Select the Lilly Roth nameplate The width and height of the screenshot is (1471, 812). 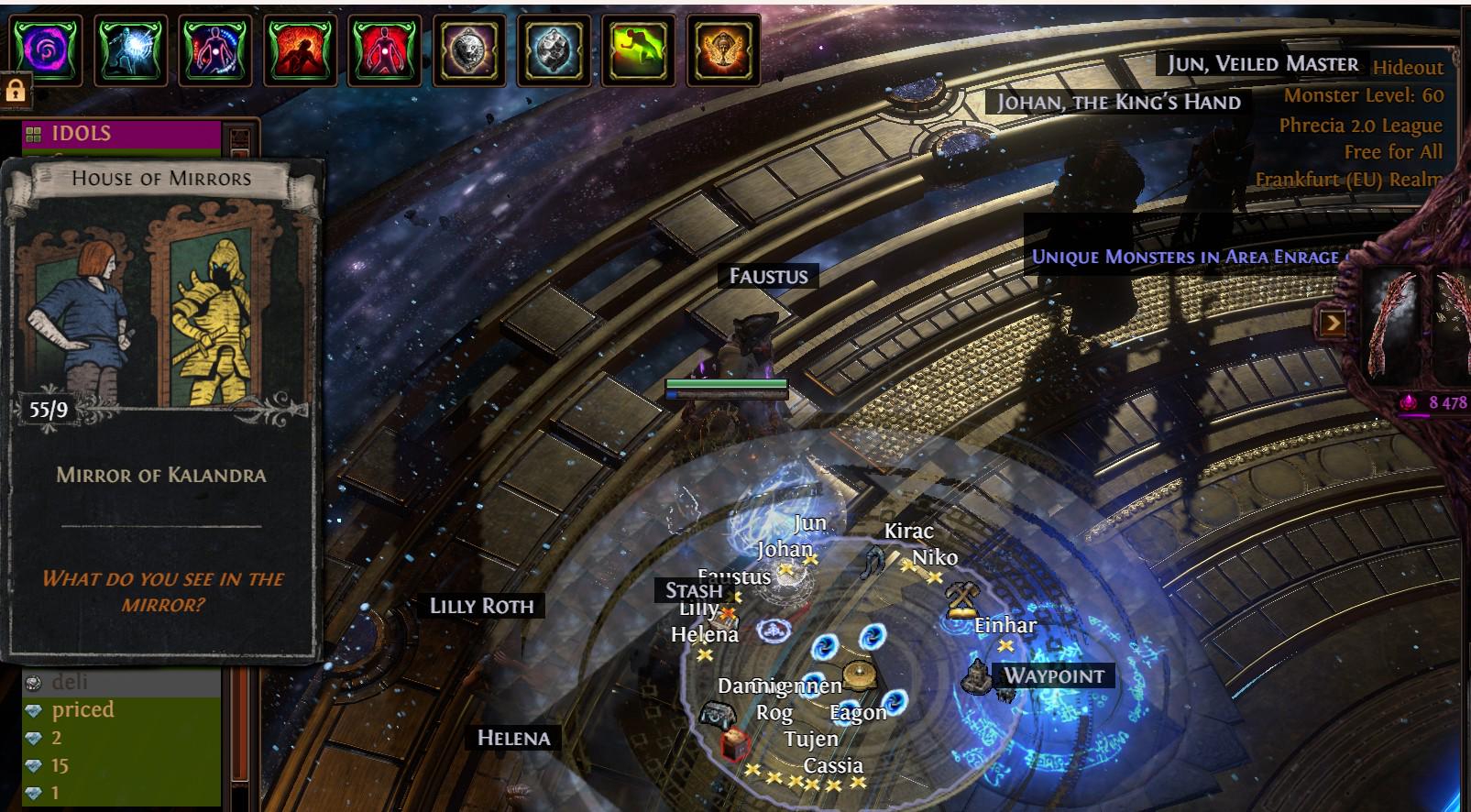481,606
